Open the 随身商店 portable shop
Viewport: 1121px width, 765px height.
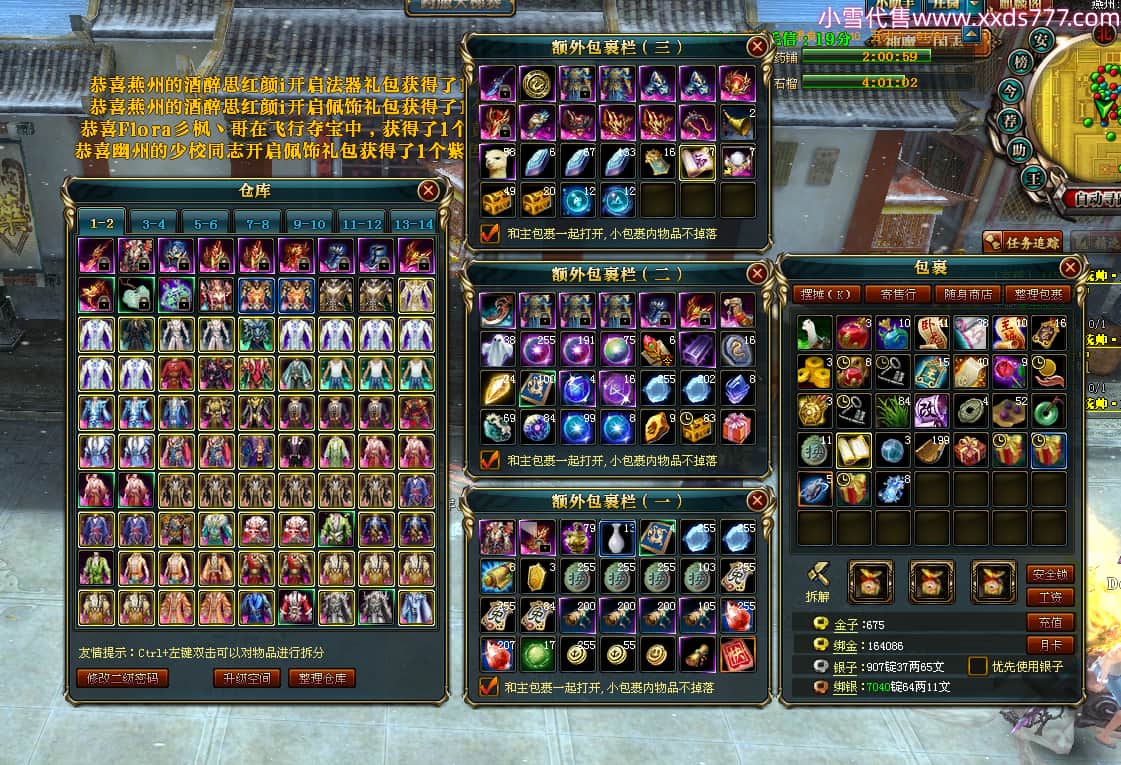[969, 294]
